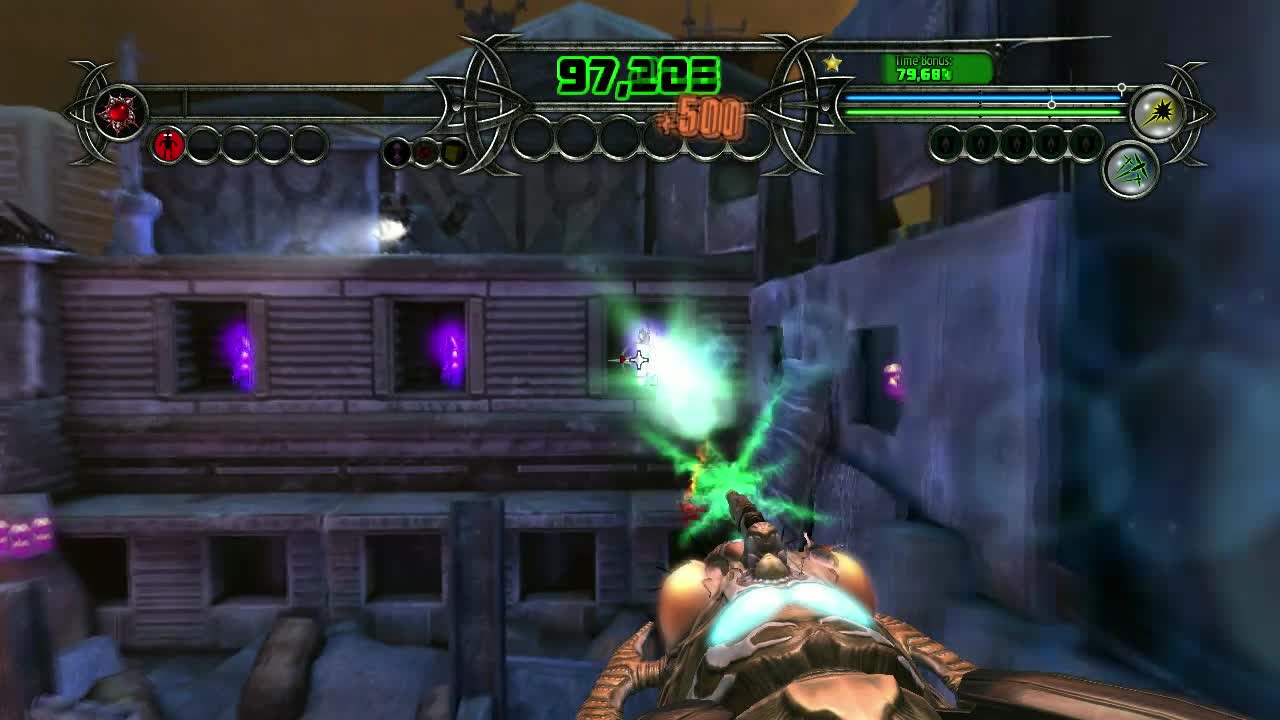
Task: Select the small yellow square icon
Action: [453, 152]
